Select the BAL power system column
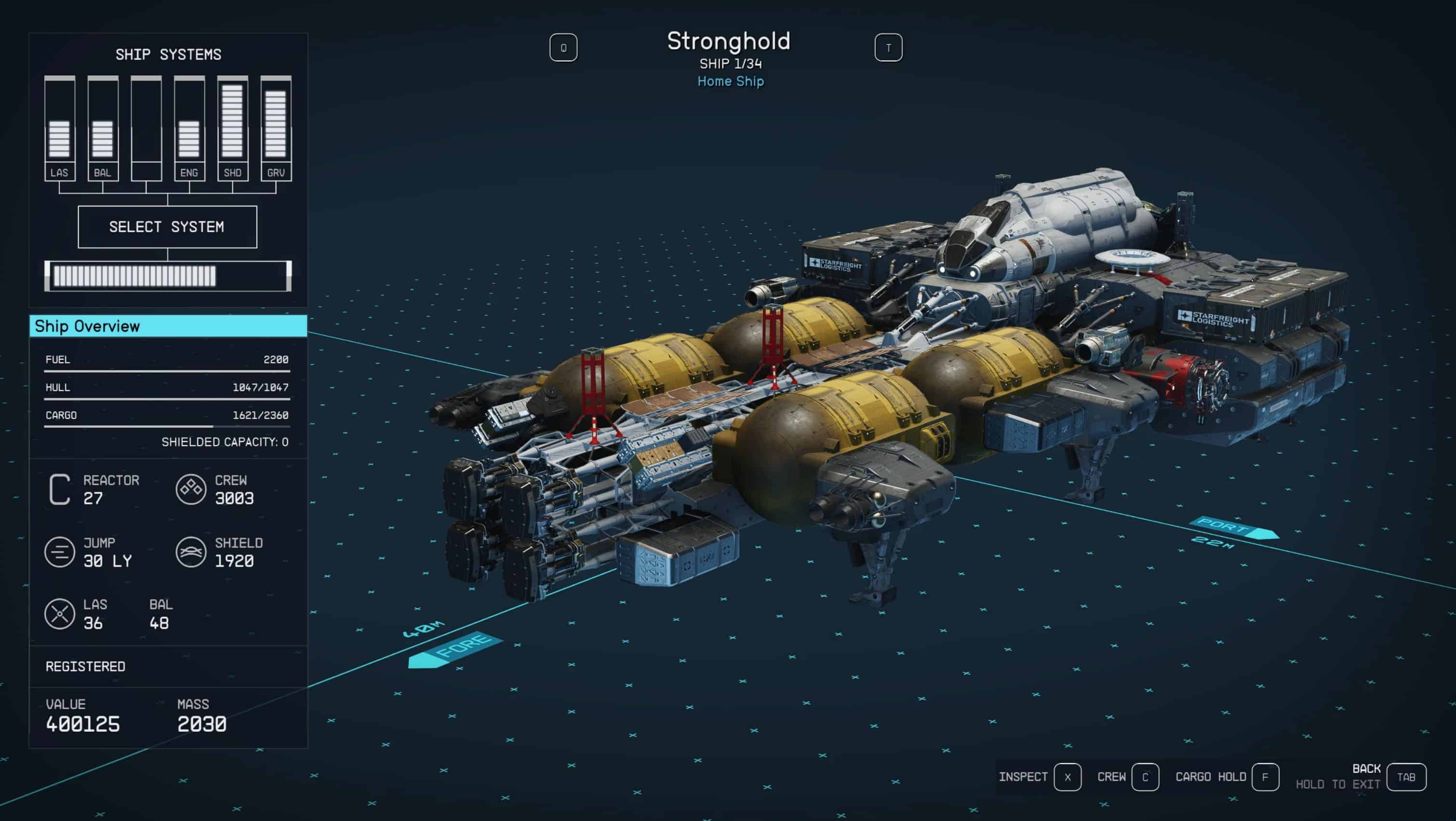 [x=103, y=129]
